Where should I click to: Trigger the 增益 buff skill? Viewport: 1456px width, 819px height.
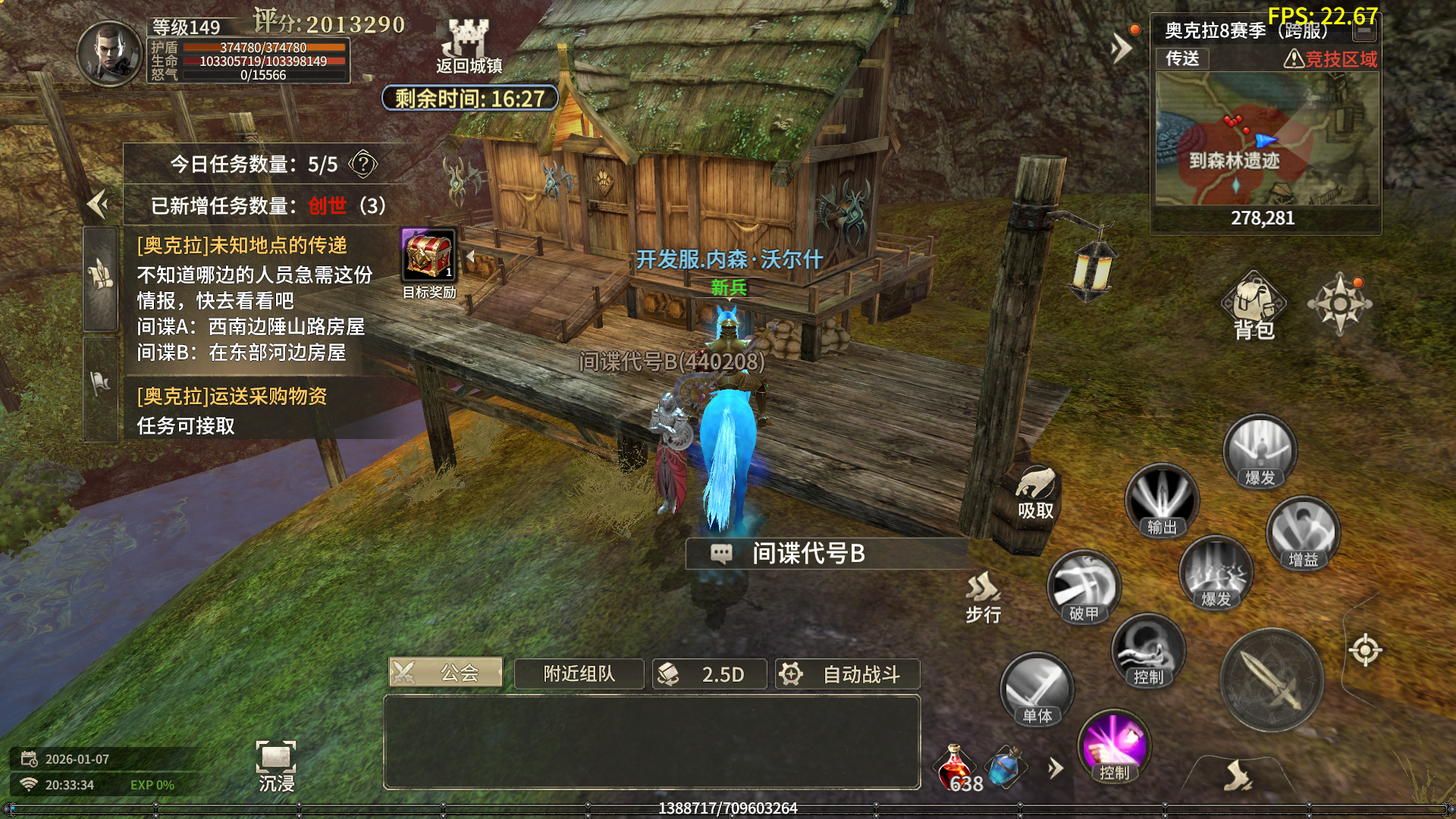click(1303, 534)
